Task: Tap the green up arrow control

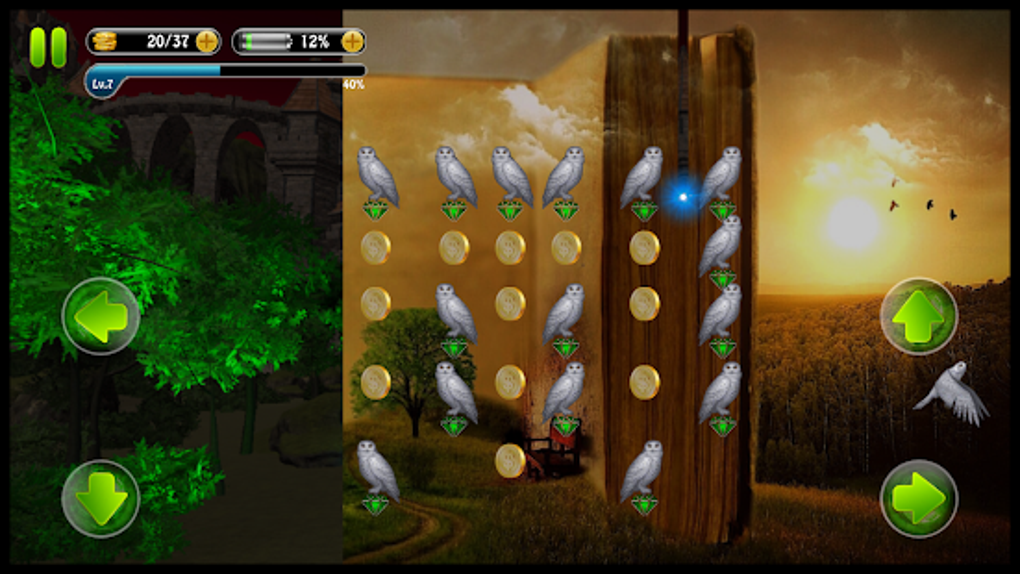Action: click(919, 317)
